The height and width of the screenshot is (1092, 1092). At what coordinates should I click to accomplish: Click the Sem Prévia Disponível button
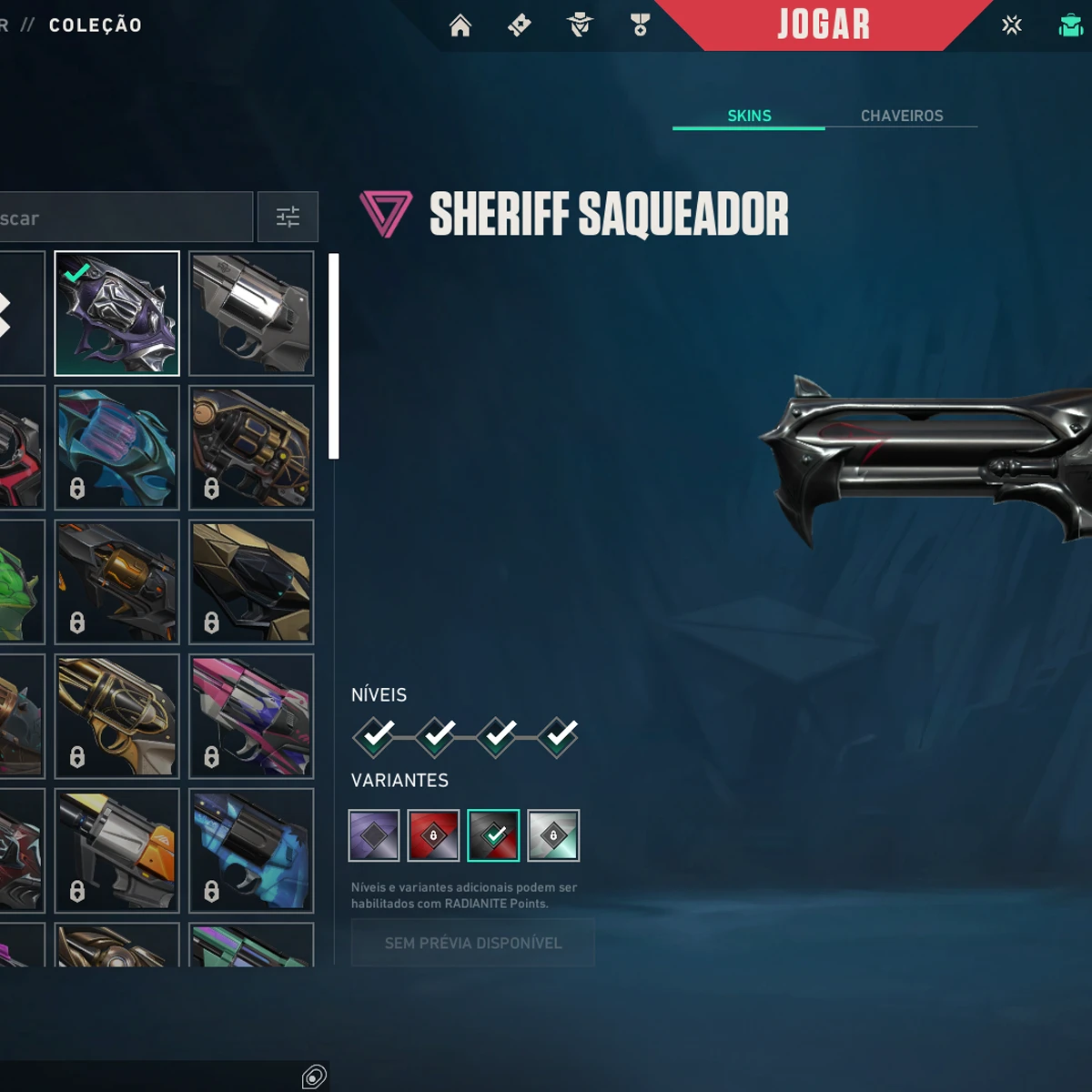pyautogui.click(x=473, y=943)
